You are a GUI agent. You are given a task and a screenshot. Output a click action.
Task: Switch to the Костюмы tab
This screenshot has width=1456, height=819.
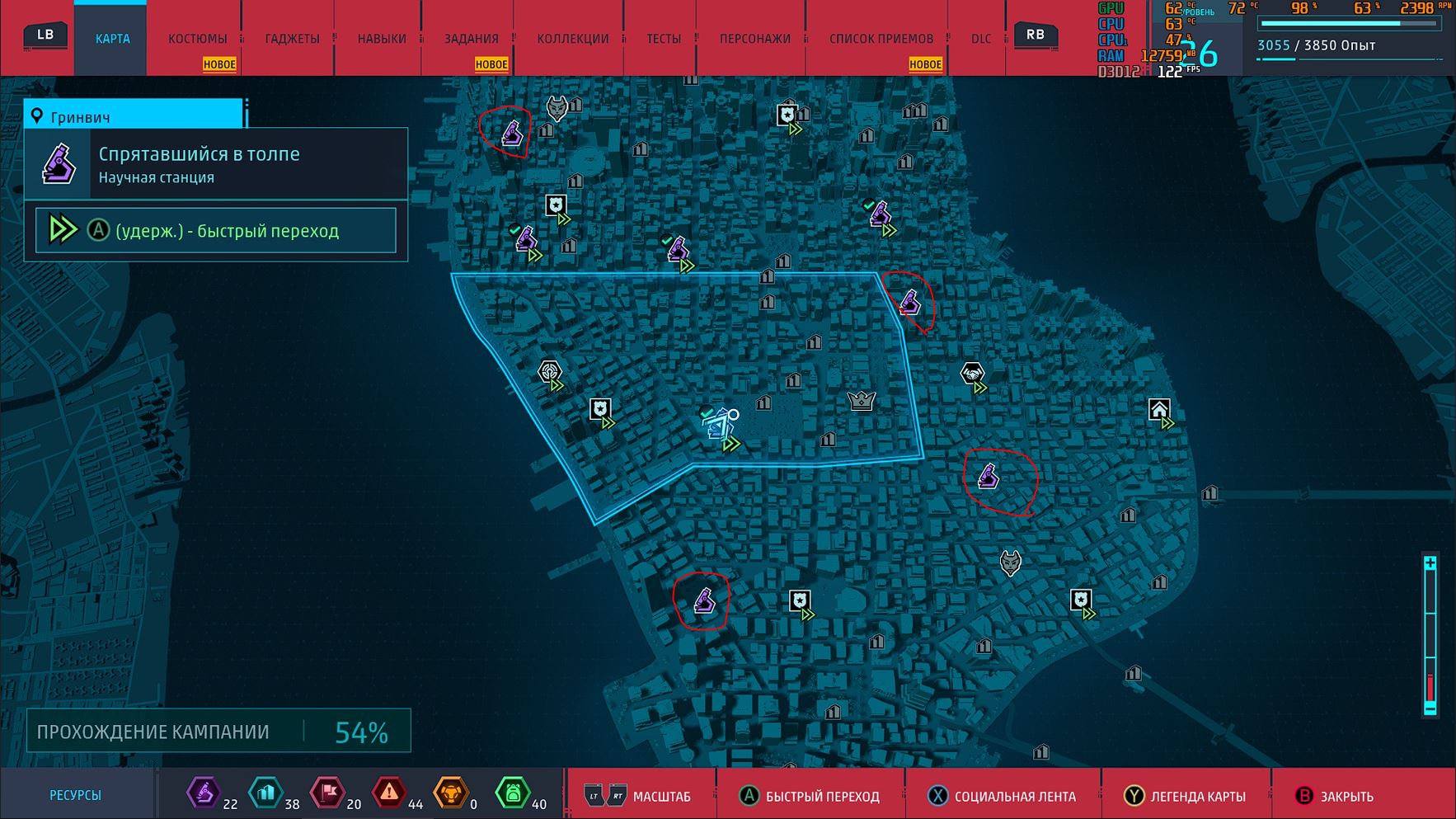tap(197, 39)
